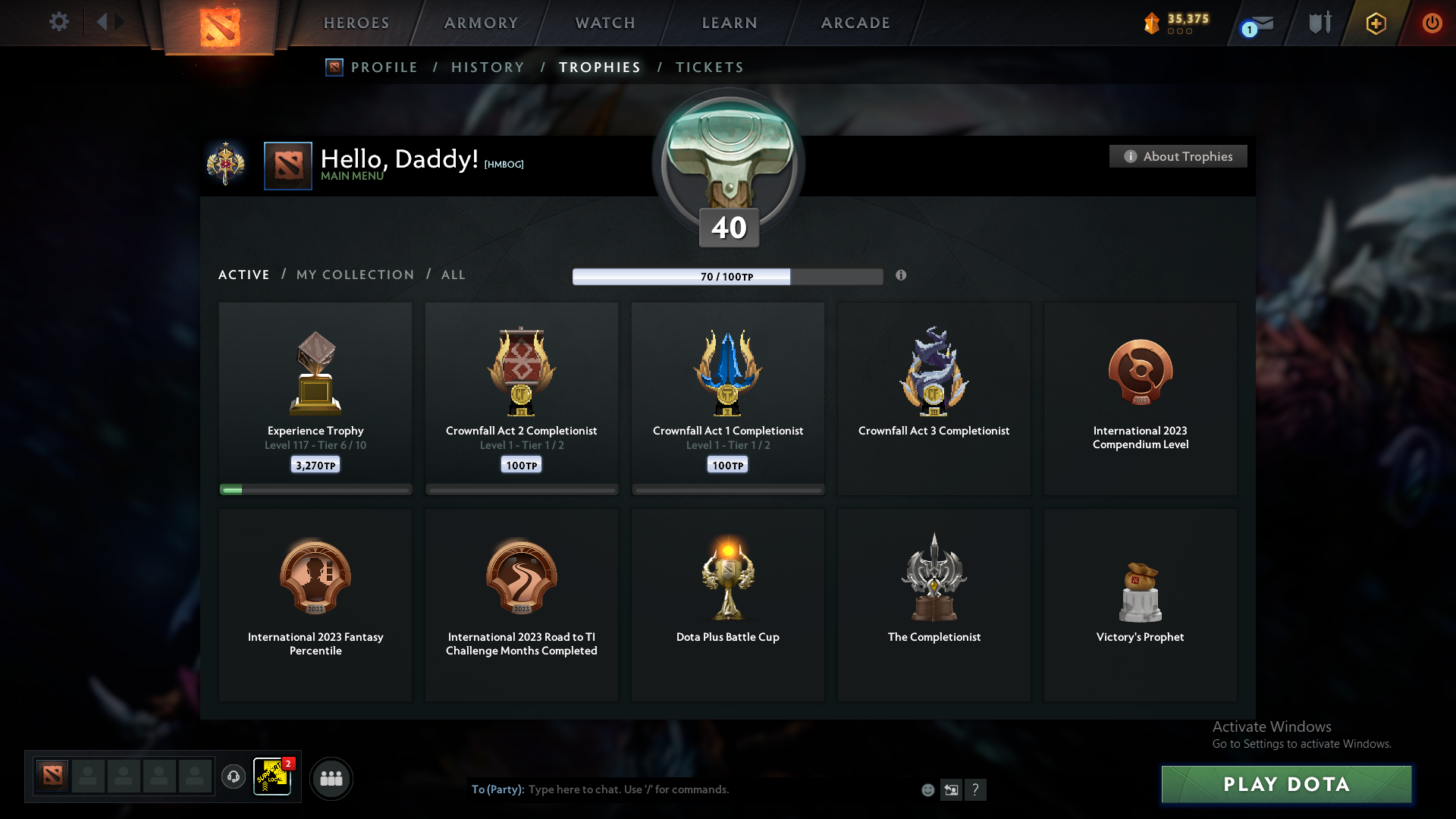This screenshot has width=1456, height=819.
Task: Open the emoticon picker in chat bar
Action: [927, 789]
